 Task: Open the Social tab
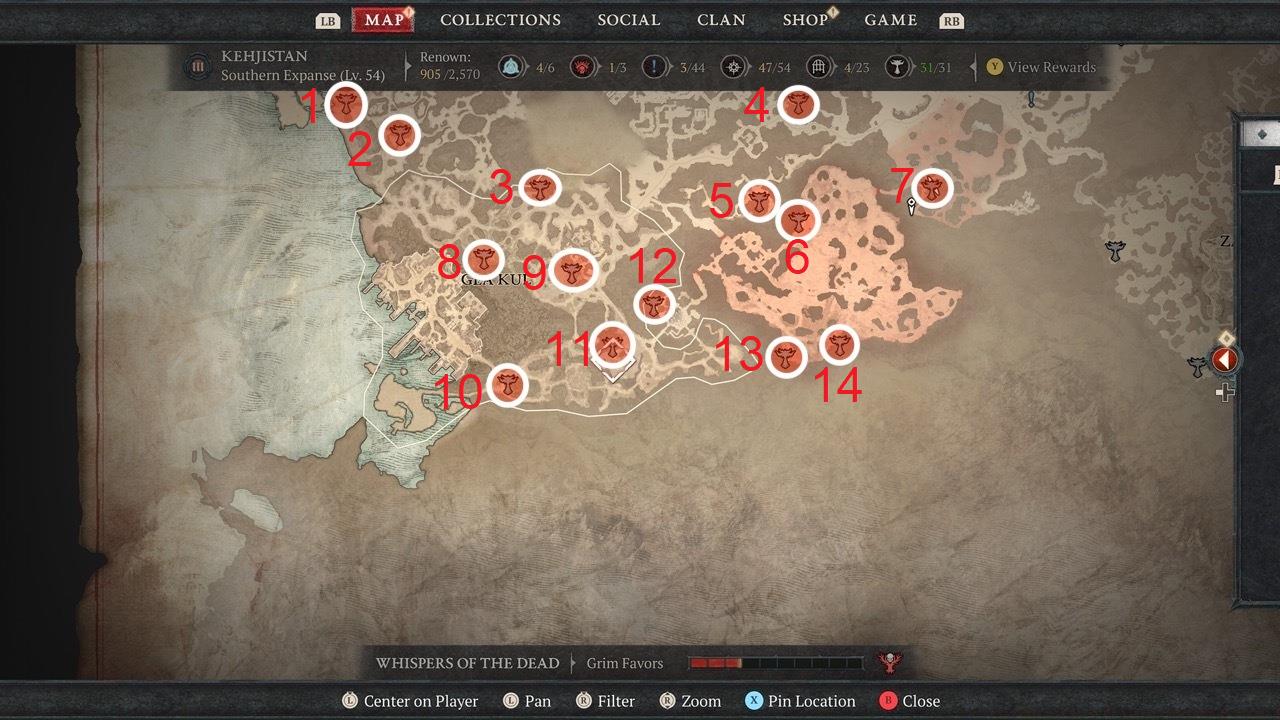628,20
